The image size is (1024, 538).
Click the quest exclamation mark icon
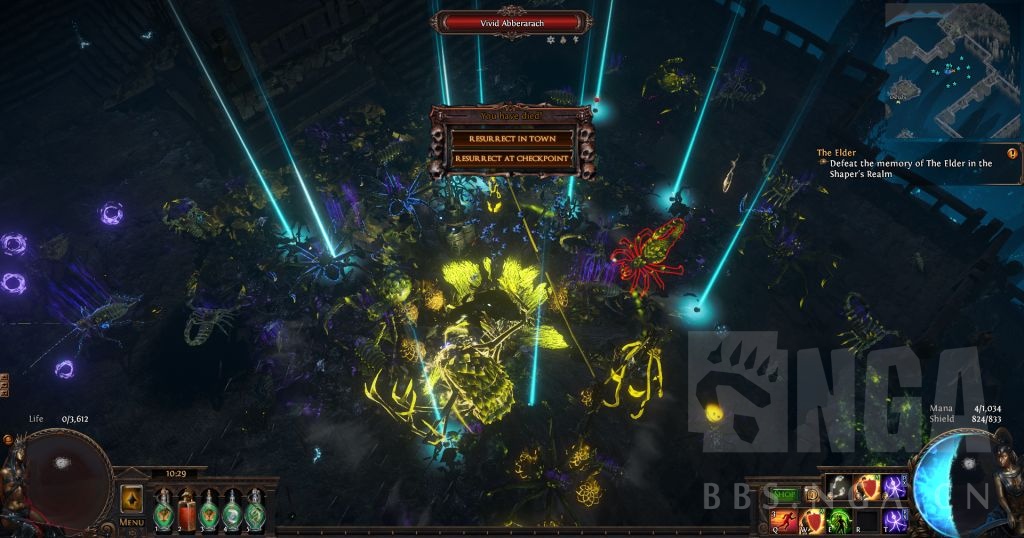pyautogui.click(x=1012, y=153)
